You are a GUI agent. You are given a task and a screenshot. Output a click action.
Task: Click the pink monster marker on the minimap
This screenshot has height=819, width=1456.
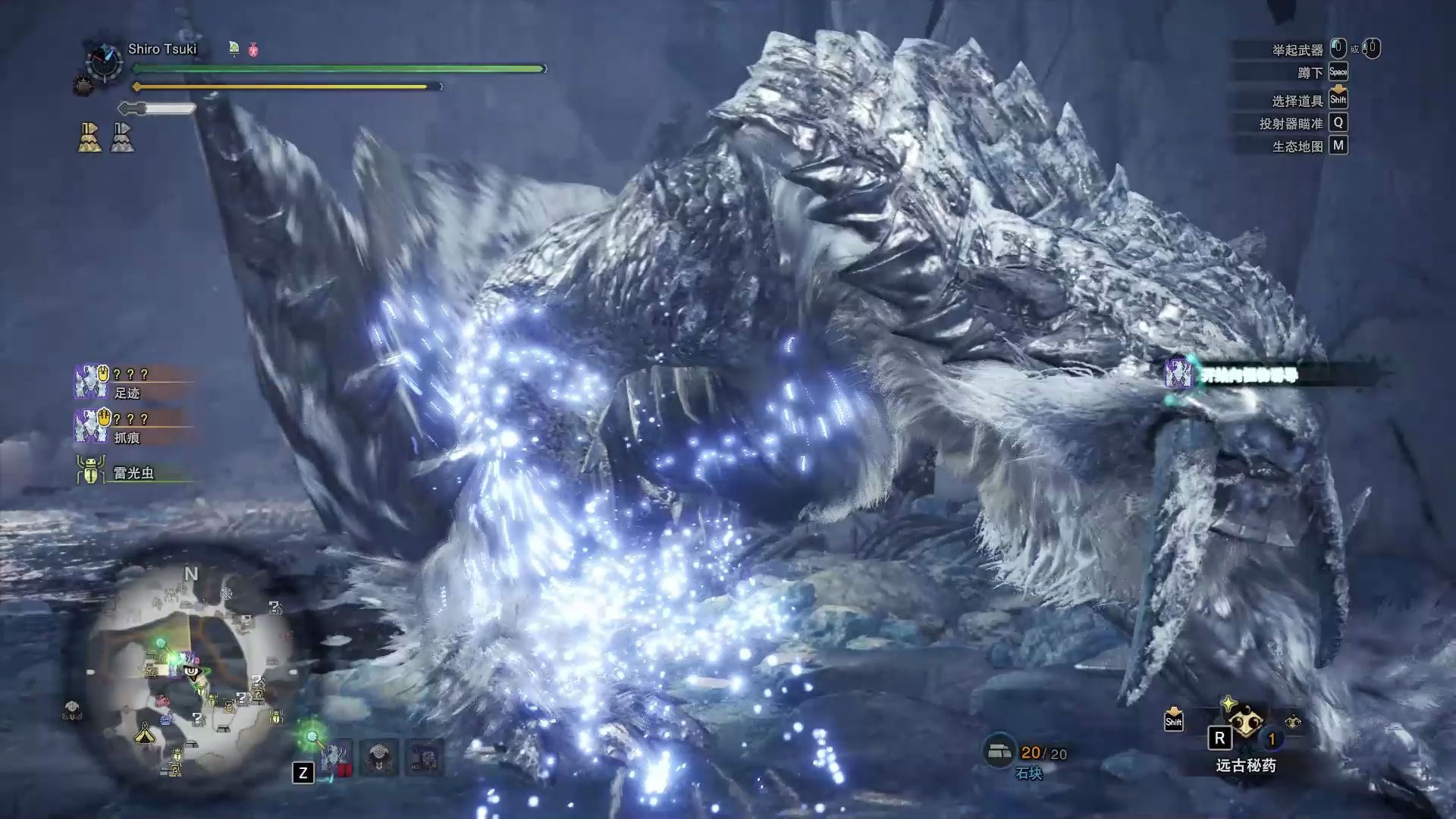click(162, 700)
